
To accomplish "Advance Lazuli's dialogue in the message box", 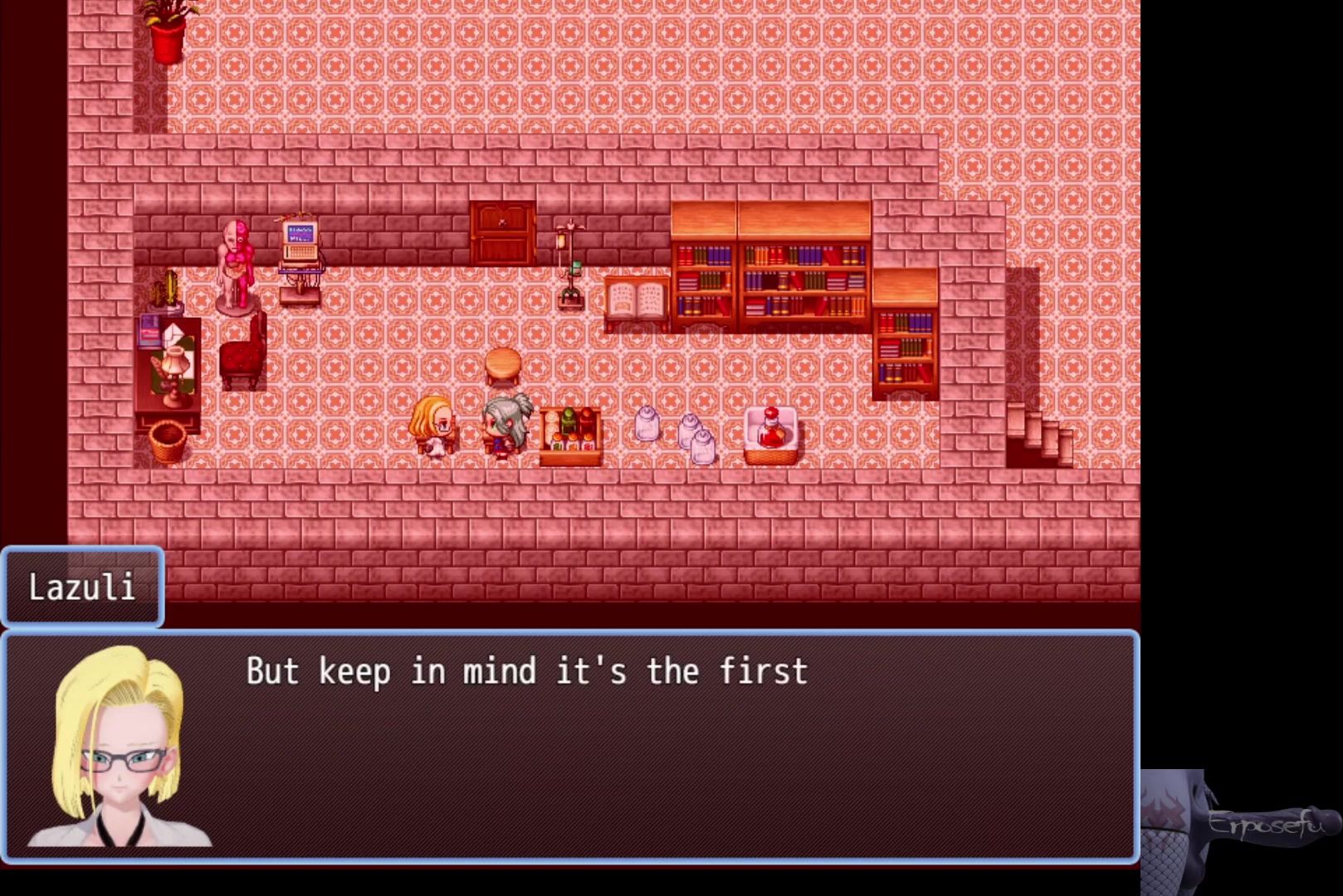I will coord(569,747).
